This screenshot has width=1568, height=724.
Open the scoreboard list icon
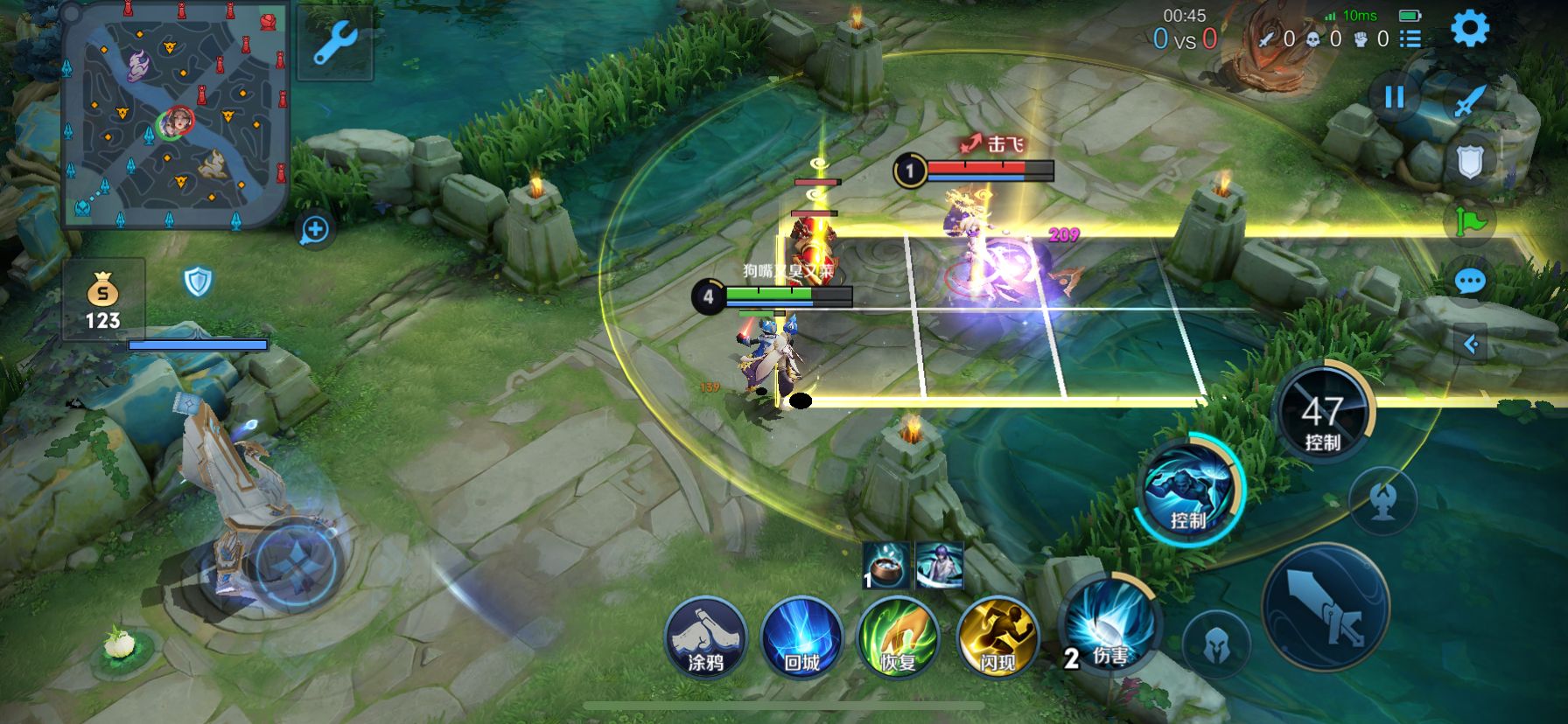point(1410,38)
